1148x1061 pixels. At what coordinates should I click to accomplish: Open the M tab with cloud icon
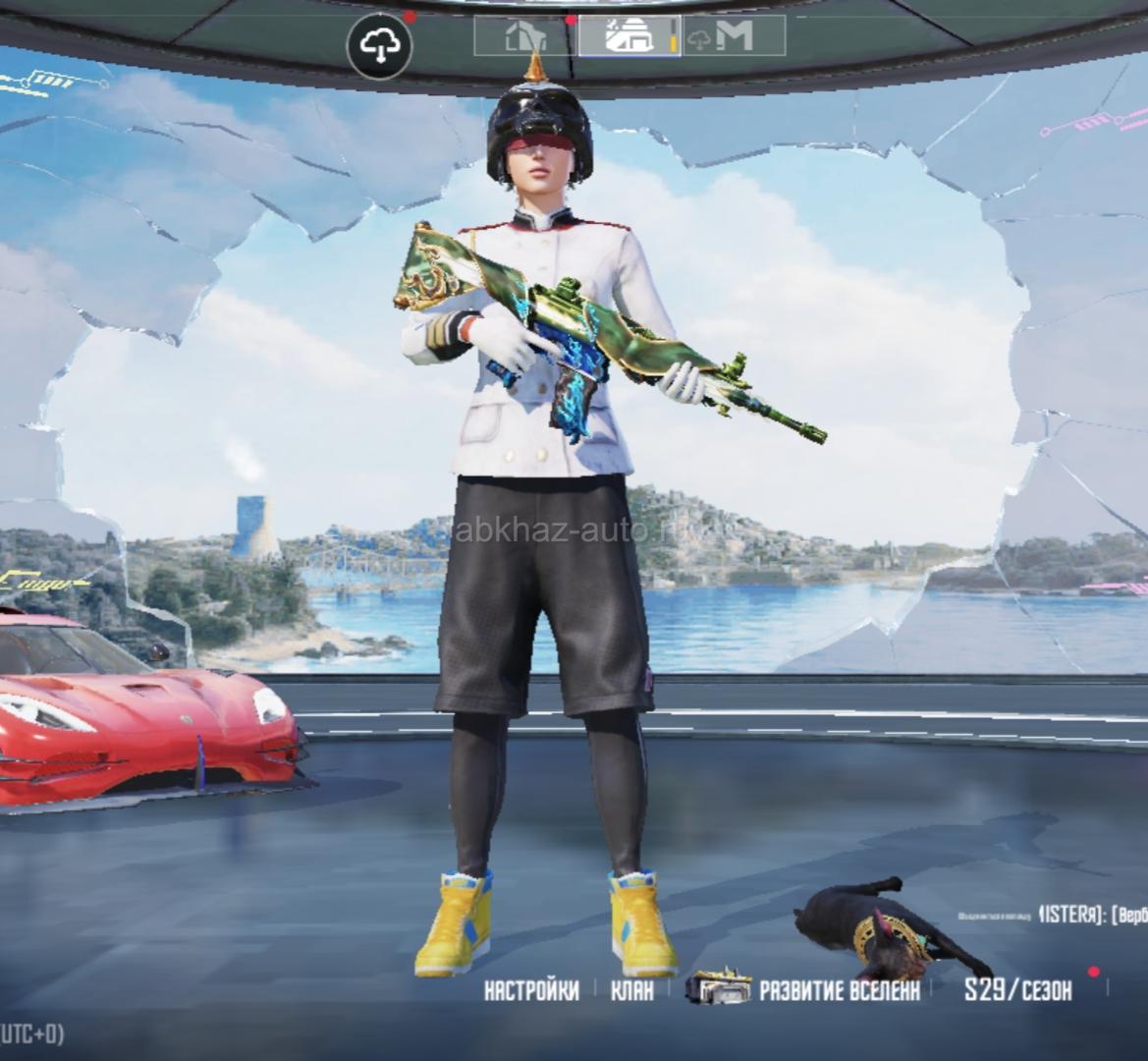[x=733, y=36]
